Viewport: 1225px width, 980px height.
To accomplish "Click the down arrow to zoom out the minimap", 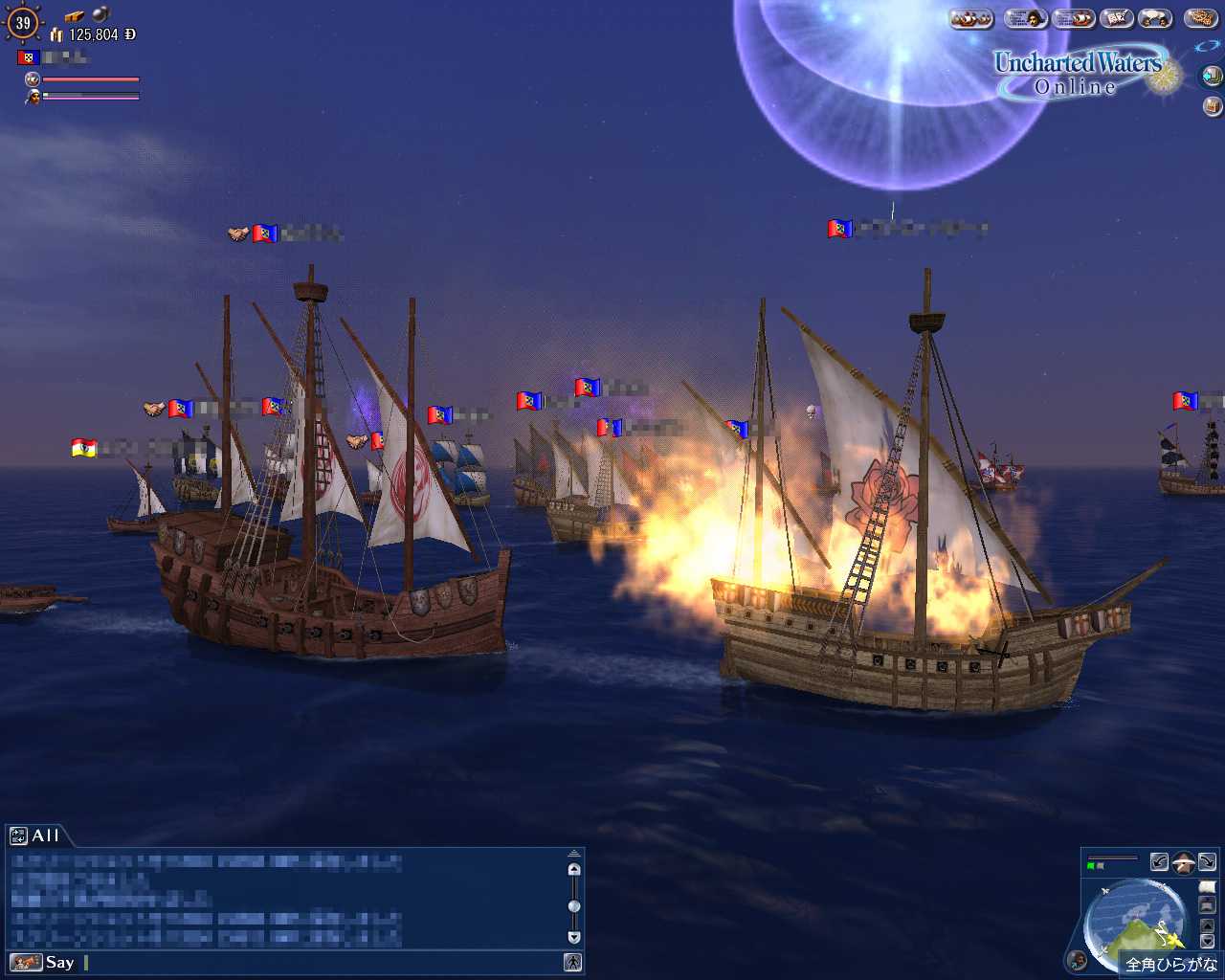I will (1207, 941).
